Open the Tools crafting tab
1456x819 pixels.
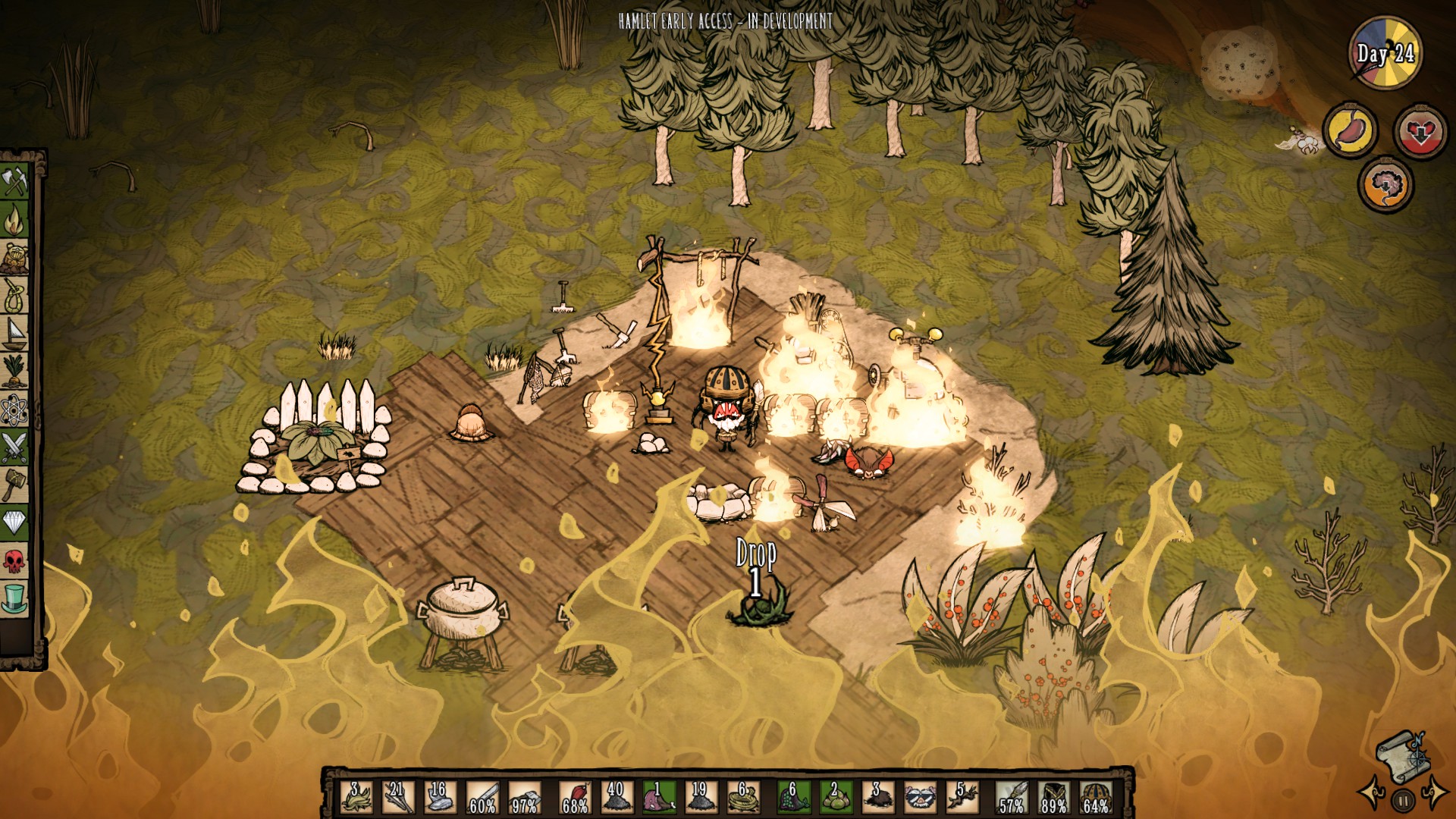(x=14, y=182)
